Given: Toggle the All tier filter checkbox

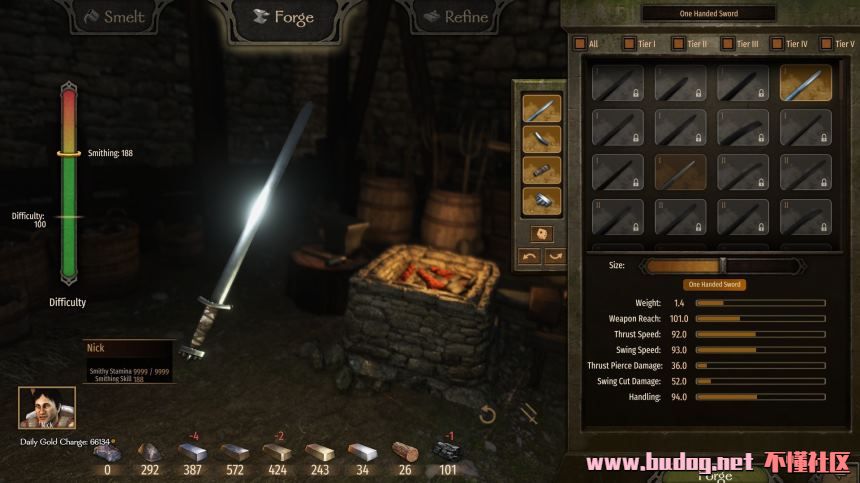Looking at the screenshot, I should (579, 44).
